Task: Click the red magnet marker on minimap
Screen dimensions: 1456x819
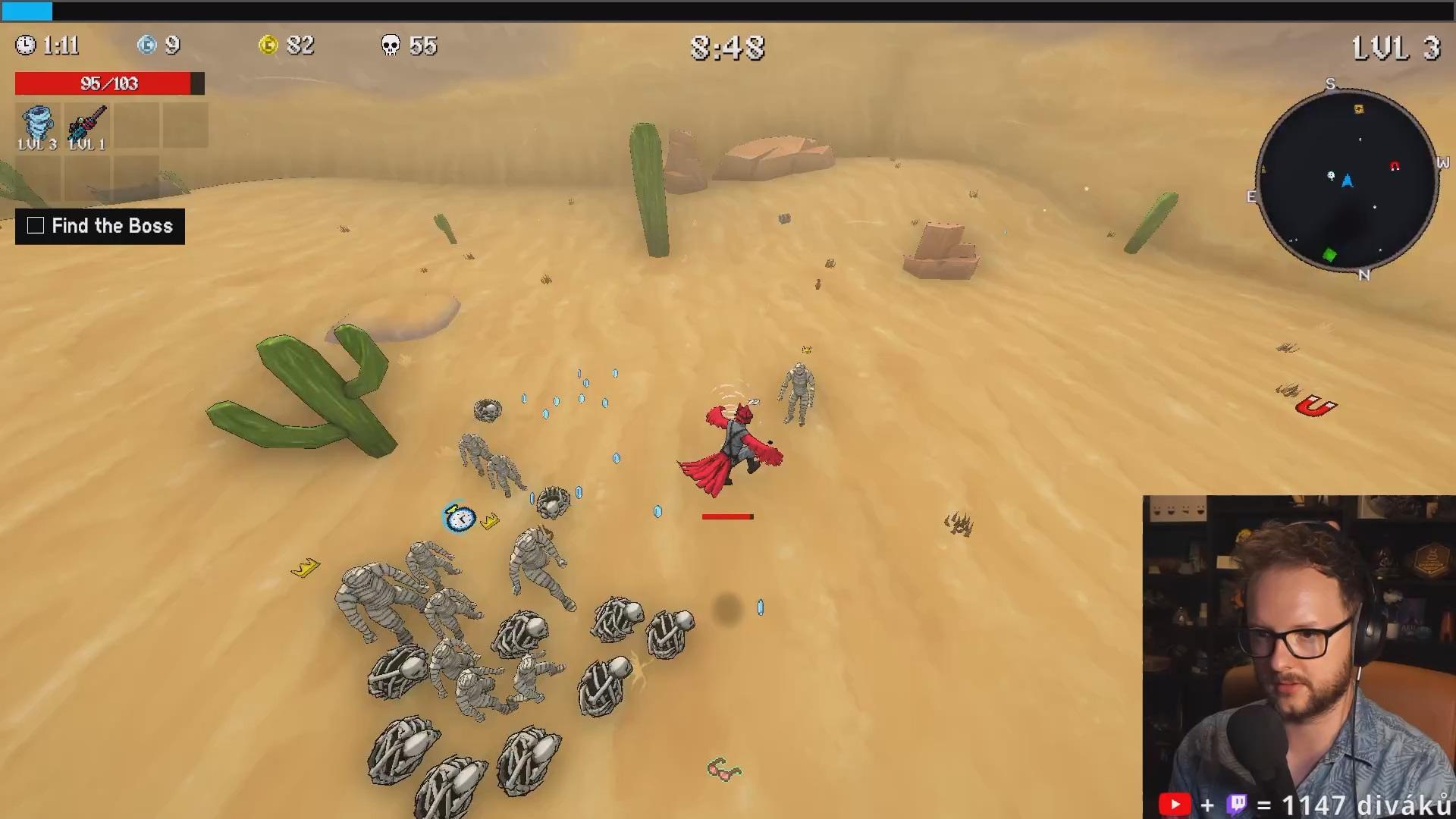Action: click(1395, 166)
